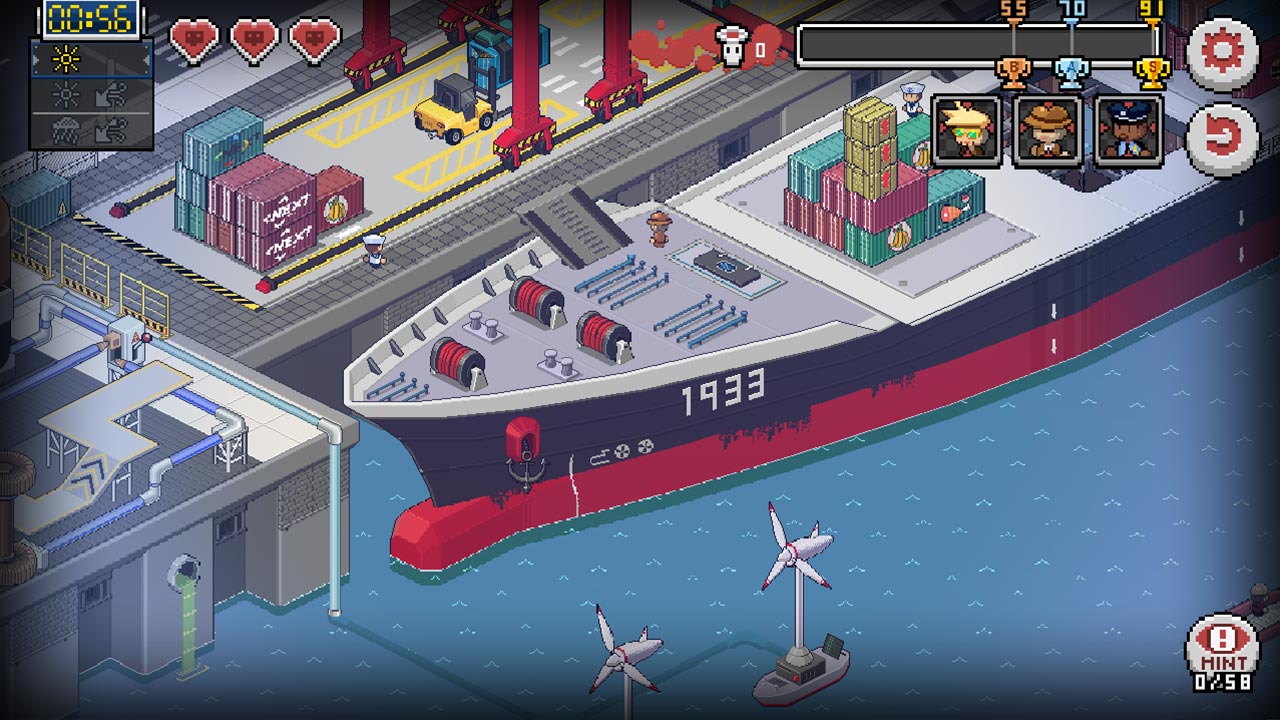Click the left arrow on weather selector
Image resolution: width=1280 pixels, height=720 pixels.
(x=36, y=59)
